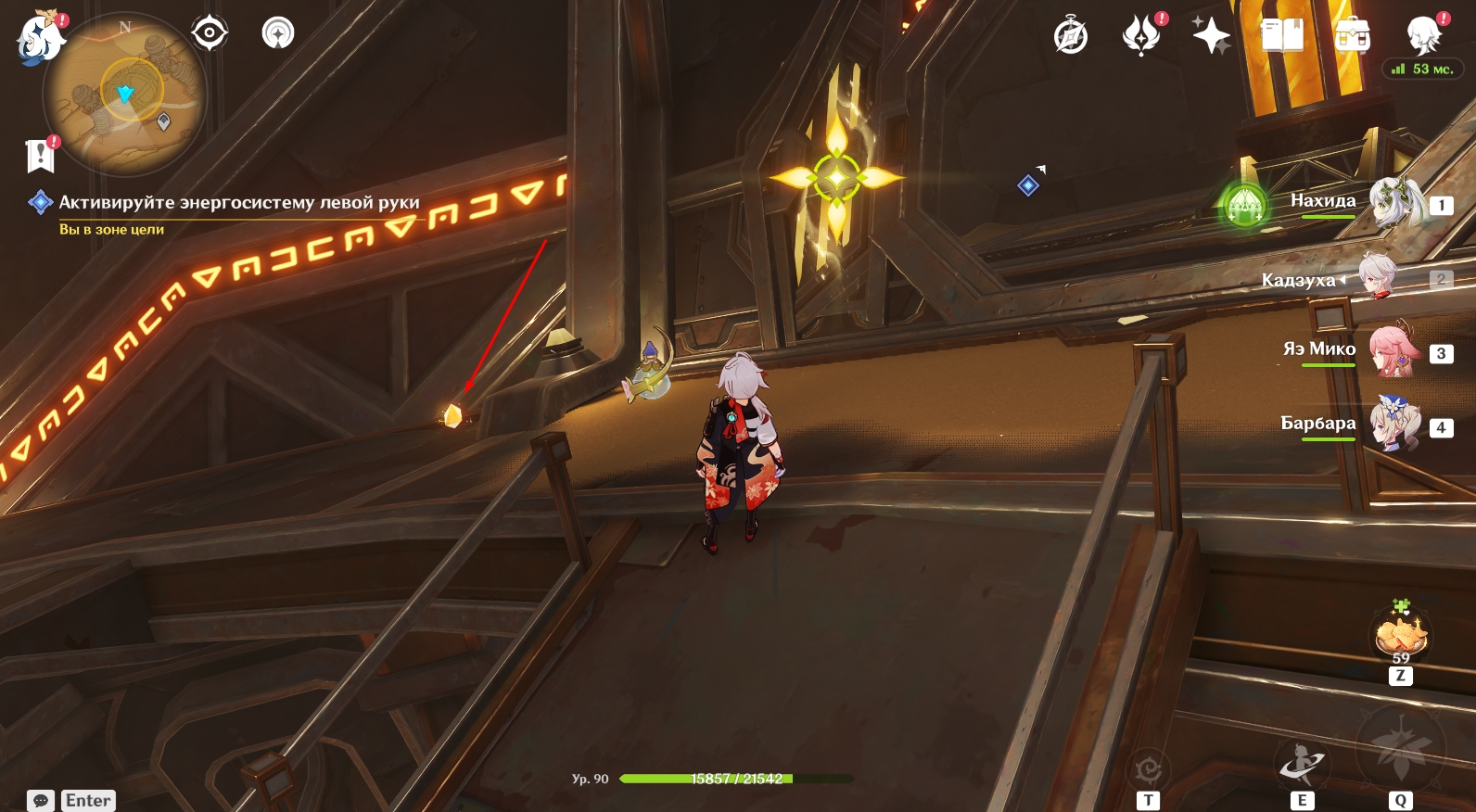Open the quest log banner icon
The height and width of the screenshot is (812, 1476).
click(40, 156)
